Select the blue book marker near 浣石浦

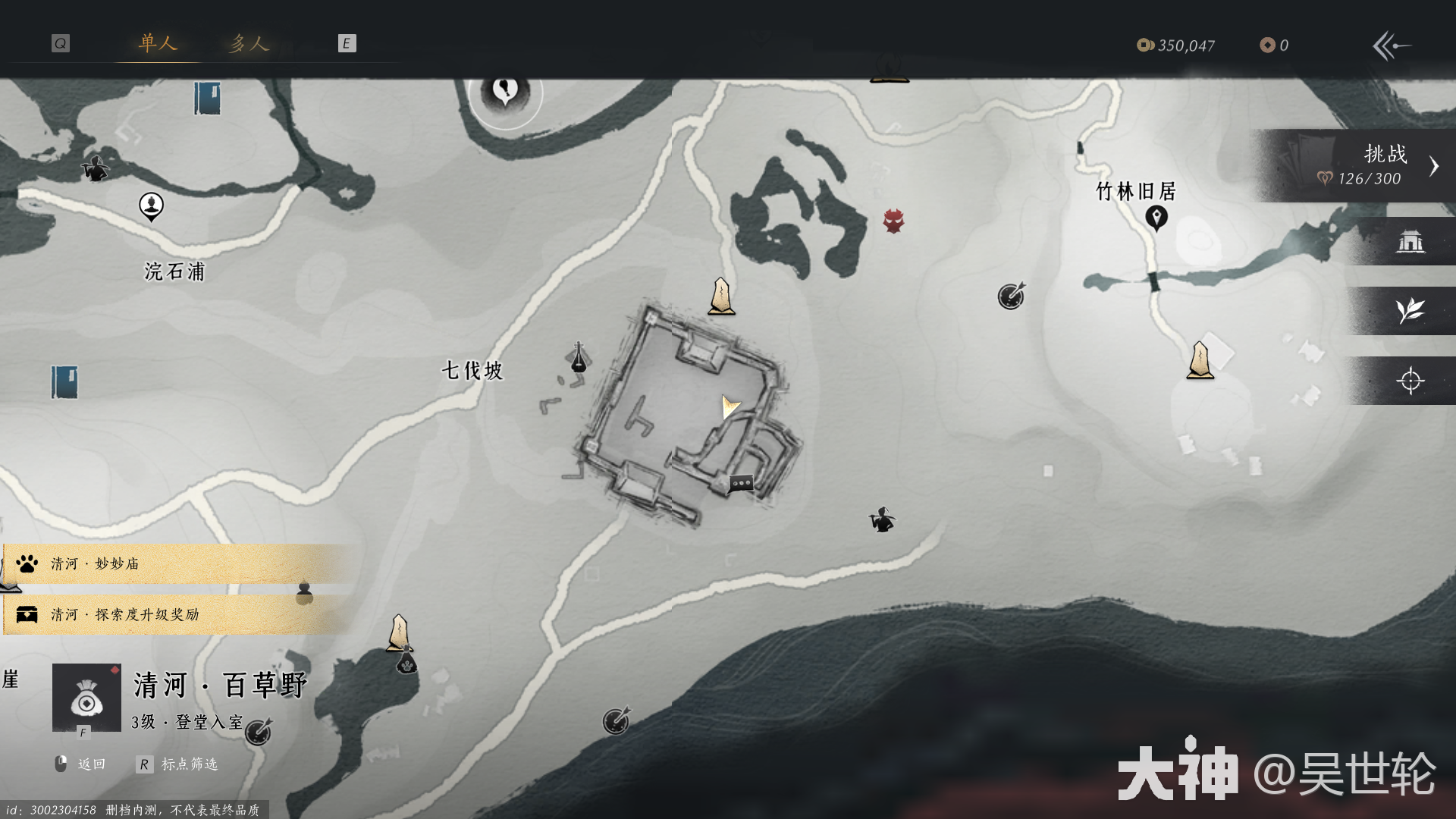pos(206,99)
